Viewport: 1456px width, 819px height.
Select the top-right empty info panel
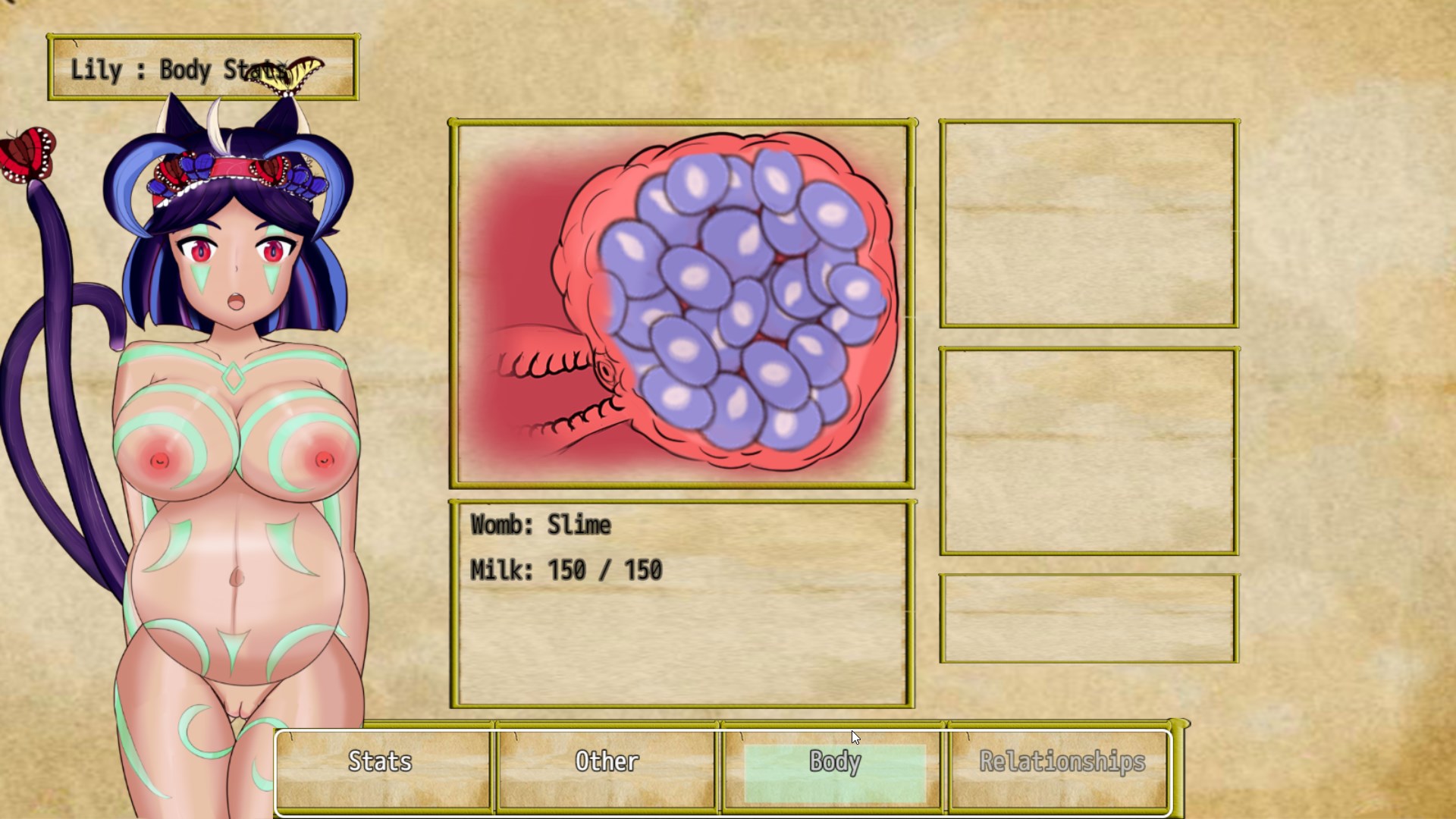click(x=1087, y=222)
